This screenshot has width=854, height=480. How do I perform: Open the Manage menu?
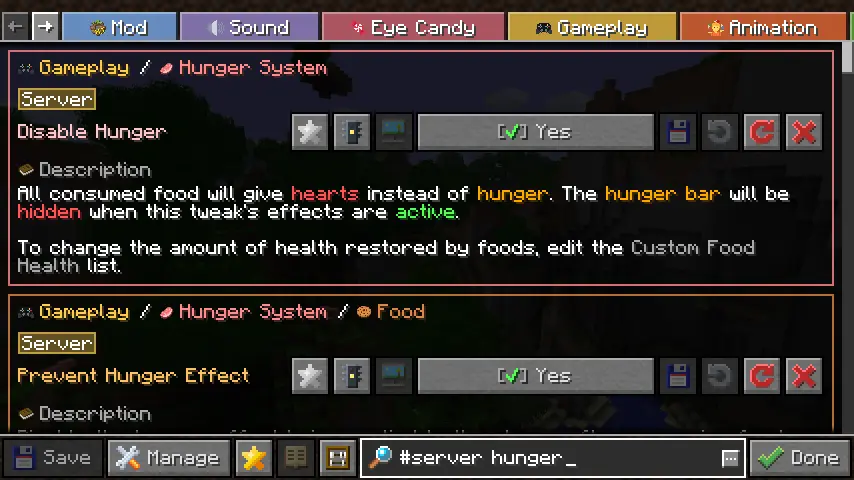[167, 458]
